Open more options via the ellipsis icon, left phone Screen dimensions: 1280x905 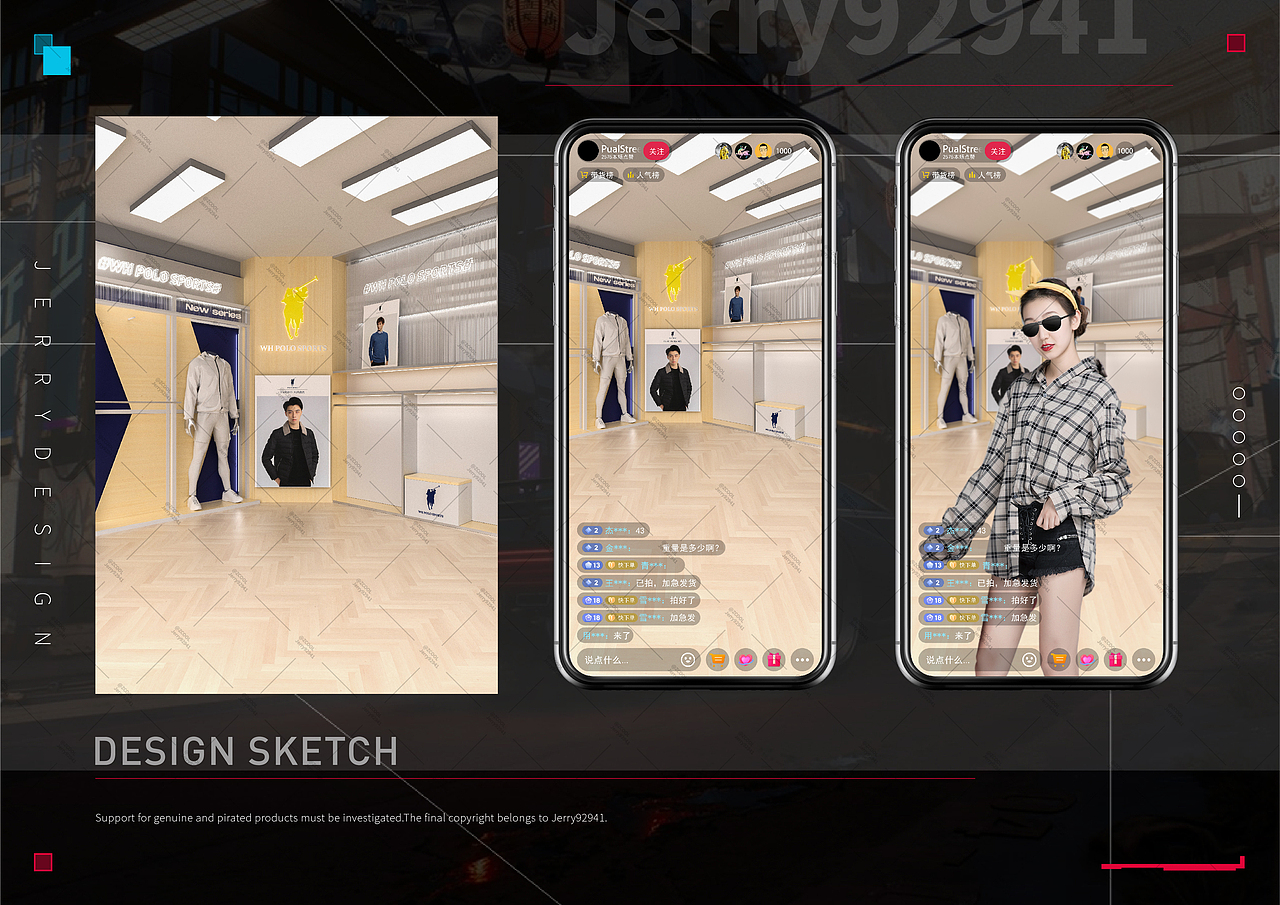point(801,660)
